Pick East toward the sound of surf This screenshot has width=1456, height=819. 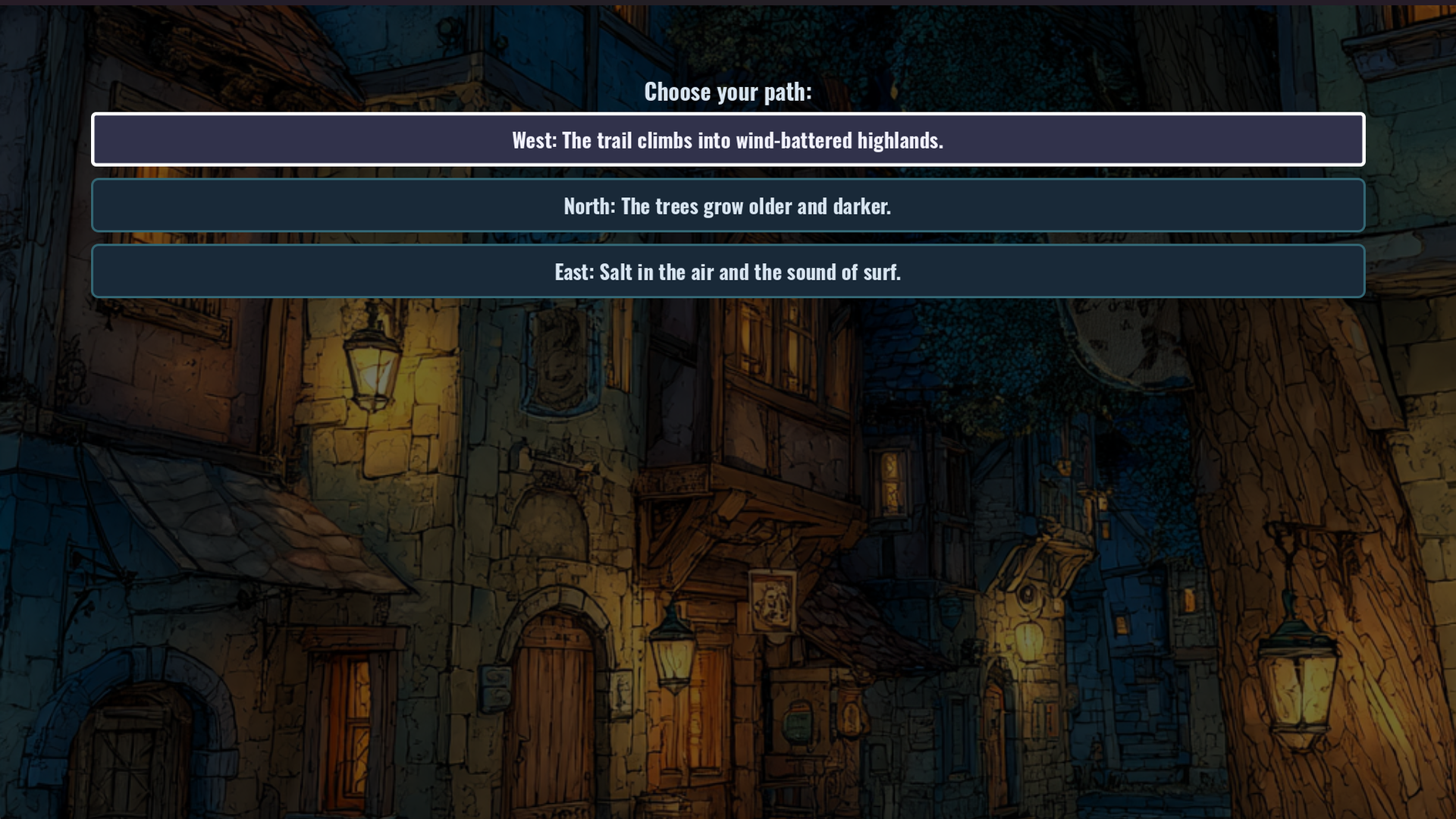728,271
